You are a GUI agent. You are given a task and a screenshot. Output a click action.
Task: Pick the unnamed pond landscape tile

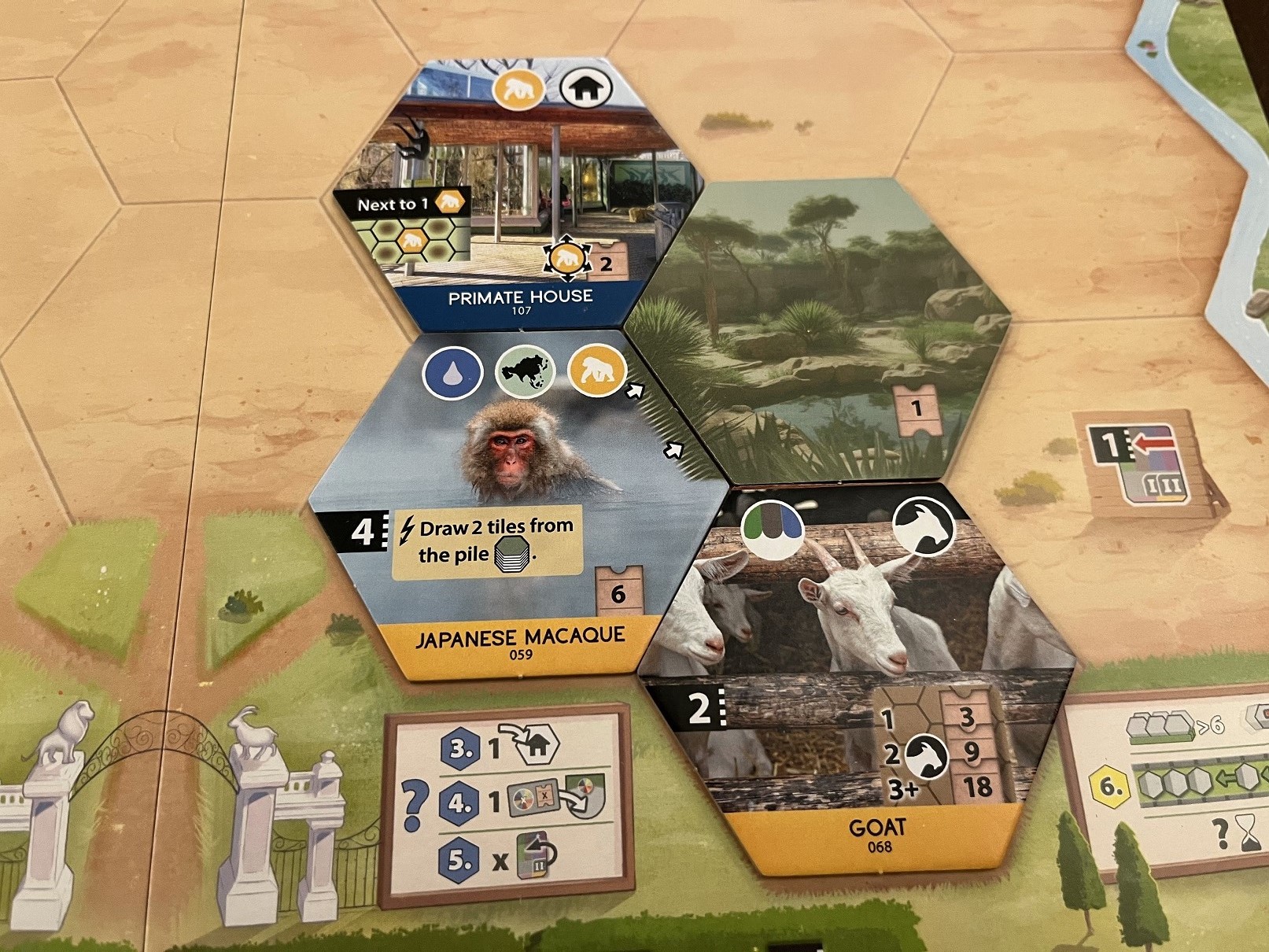click(x=826, y=330)
